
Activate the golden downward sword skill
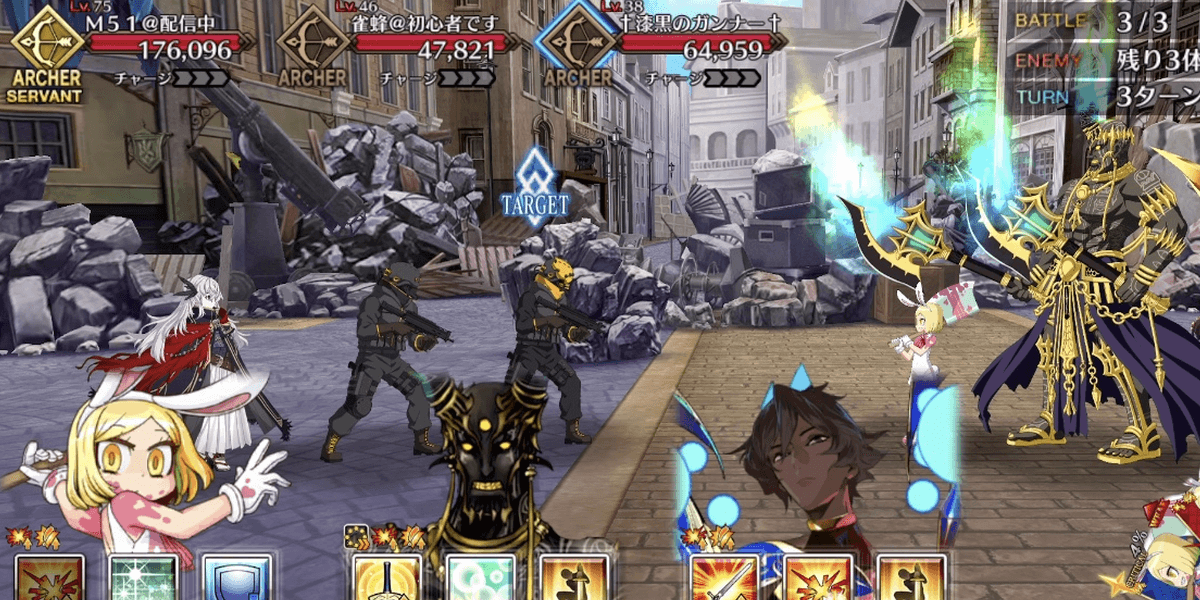coord(387,578)
